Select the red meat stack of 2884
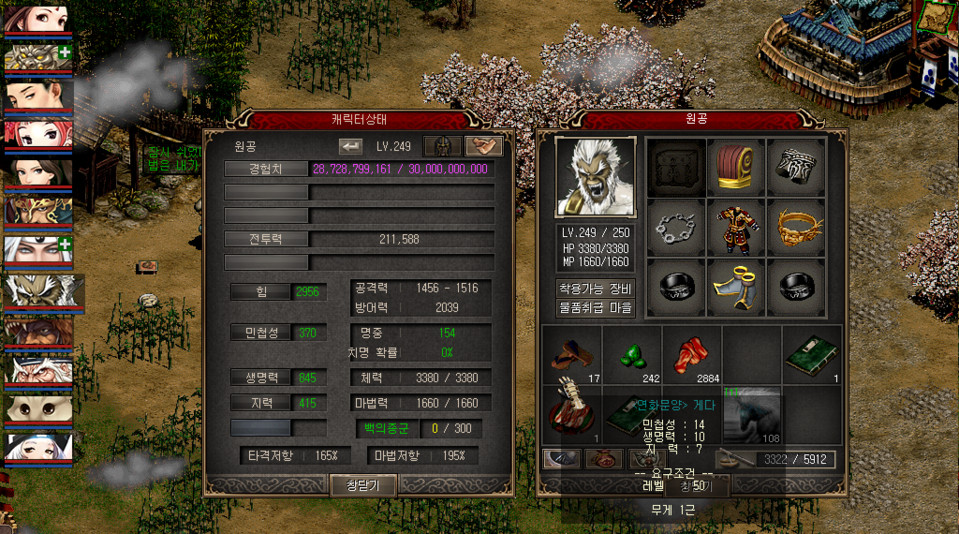959x534 pixels. point(692,354)
